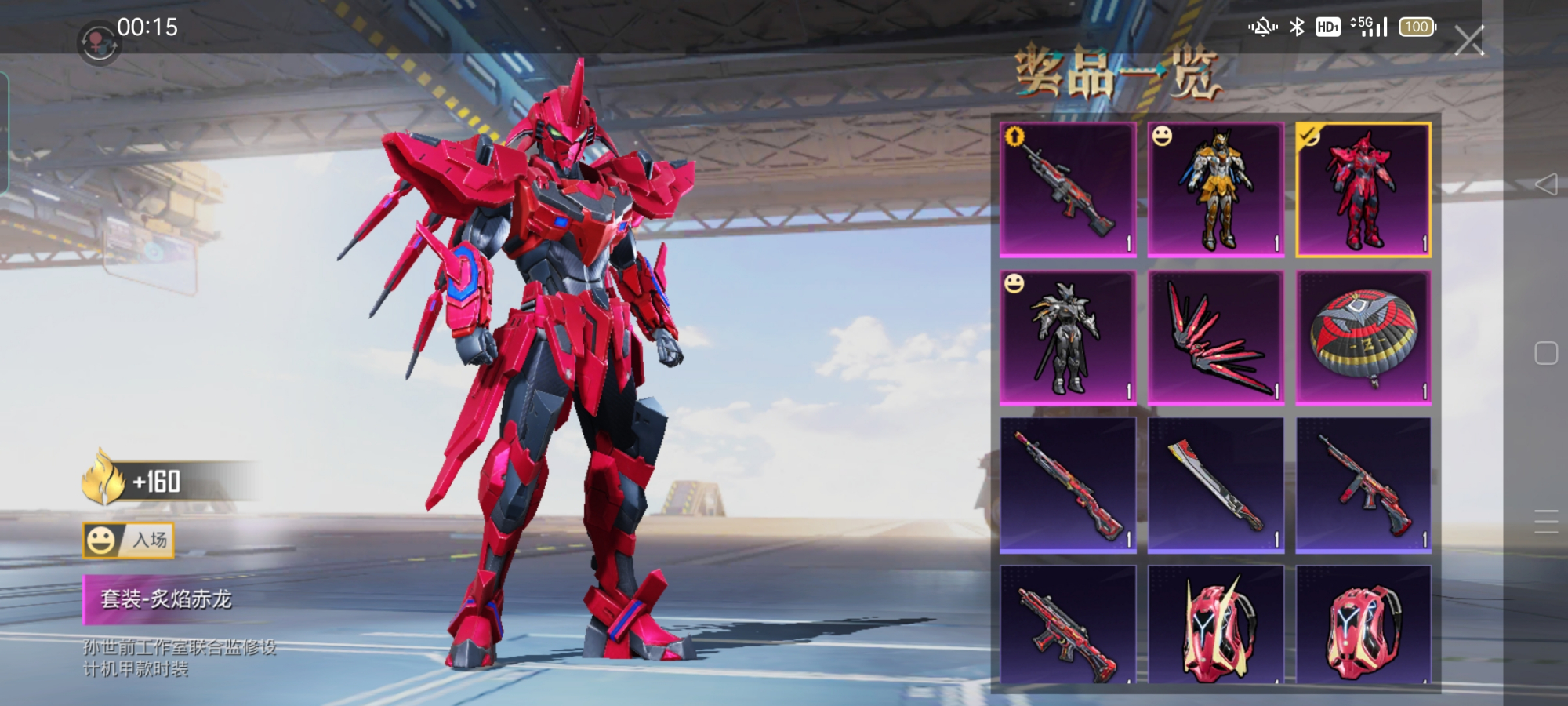The image size is (1568, 706).
Task: Select the red sniper rifle skin
Action: coord(1068,486)
